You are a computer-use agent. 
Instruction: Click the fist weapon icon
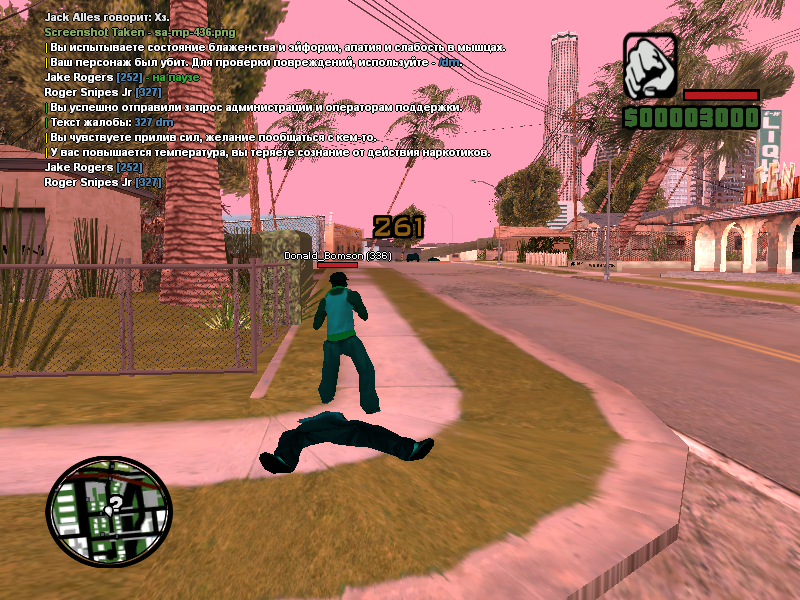[x=650, y=66]
